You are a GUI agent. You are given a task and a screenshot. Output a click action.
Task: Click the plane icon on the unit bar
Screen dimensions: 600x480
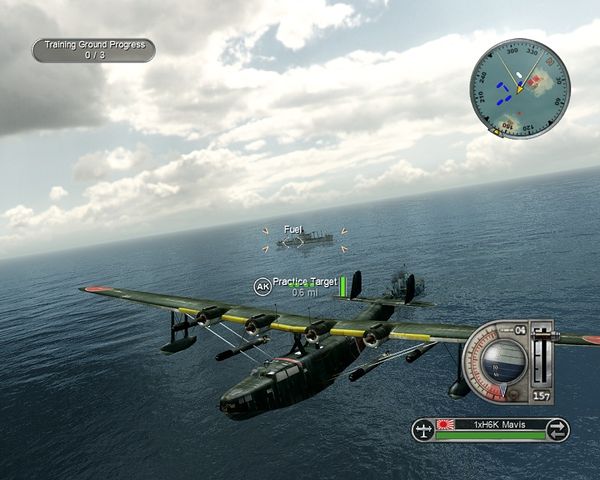[424, 430]
